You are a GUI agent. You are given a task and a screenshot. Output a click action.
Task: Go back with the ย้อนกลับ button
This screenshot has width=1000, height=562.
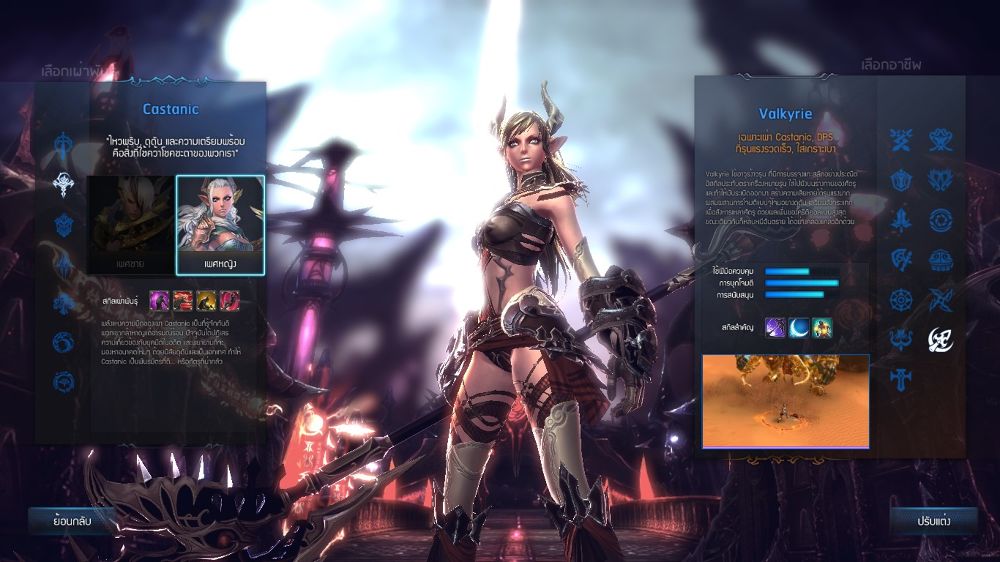click(71, 520)
